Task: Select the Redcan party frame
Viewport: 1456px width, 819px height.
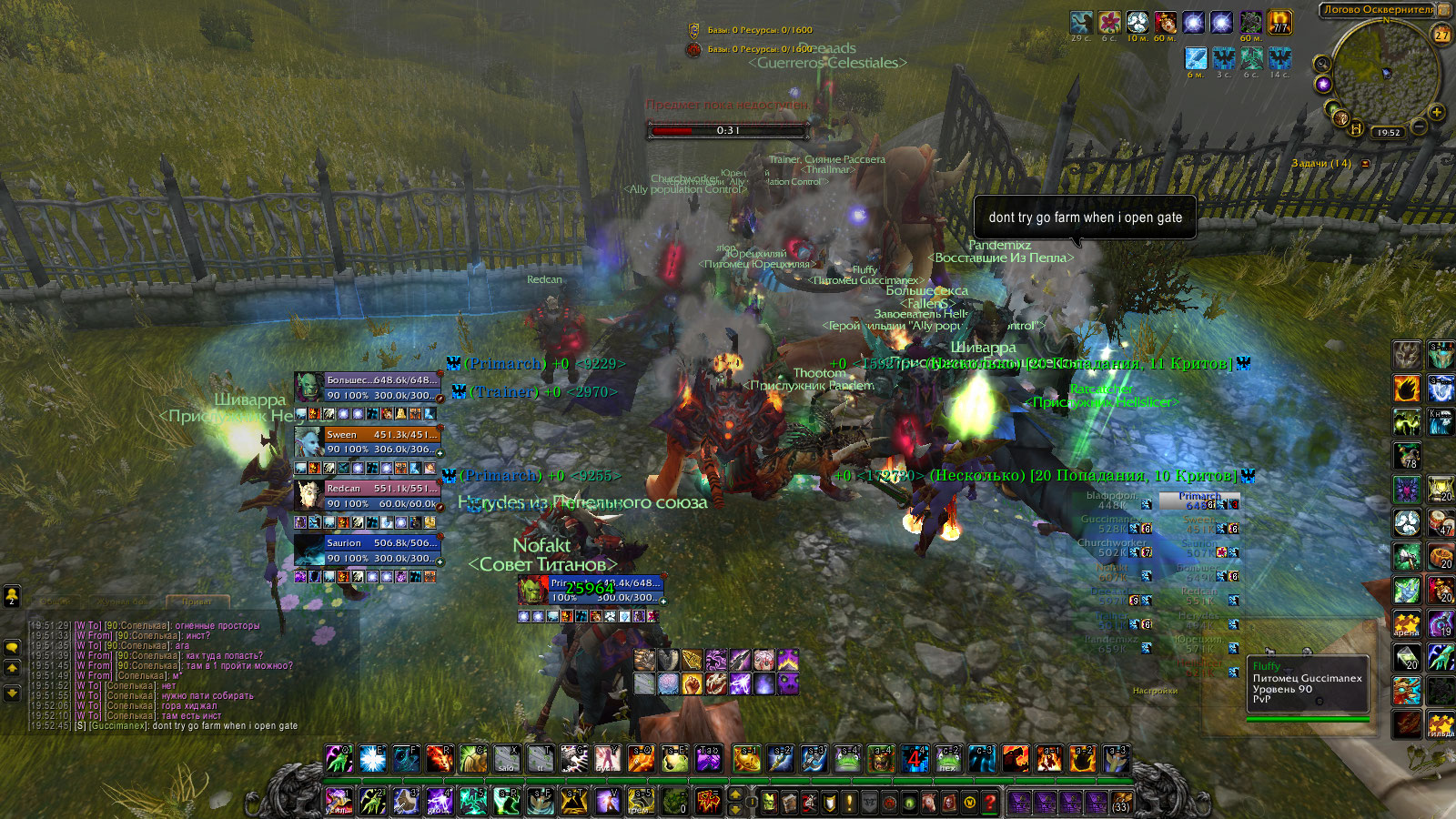Action: [368, 496]
